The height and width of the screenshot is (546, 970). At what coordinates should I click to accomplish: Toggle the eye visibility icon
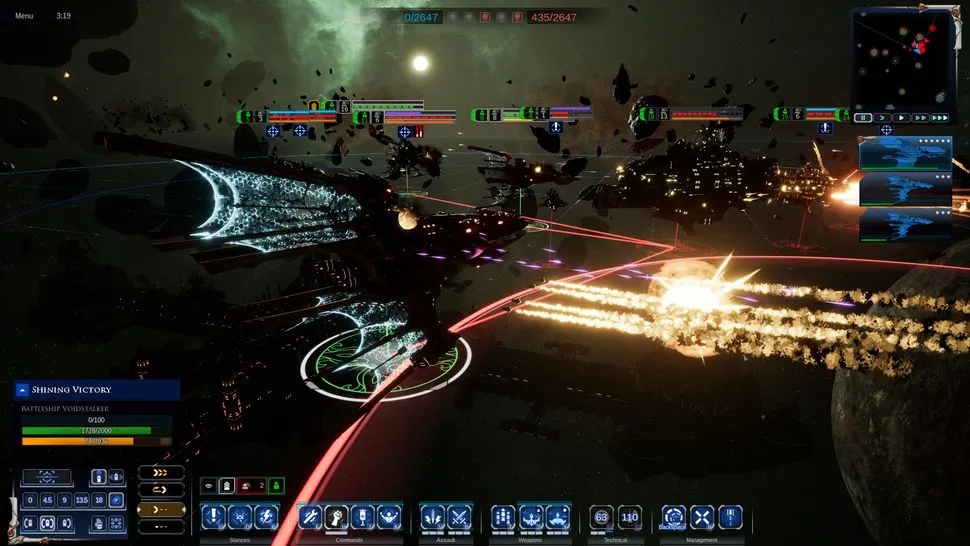click(x=209, y=486)
